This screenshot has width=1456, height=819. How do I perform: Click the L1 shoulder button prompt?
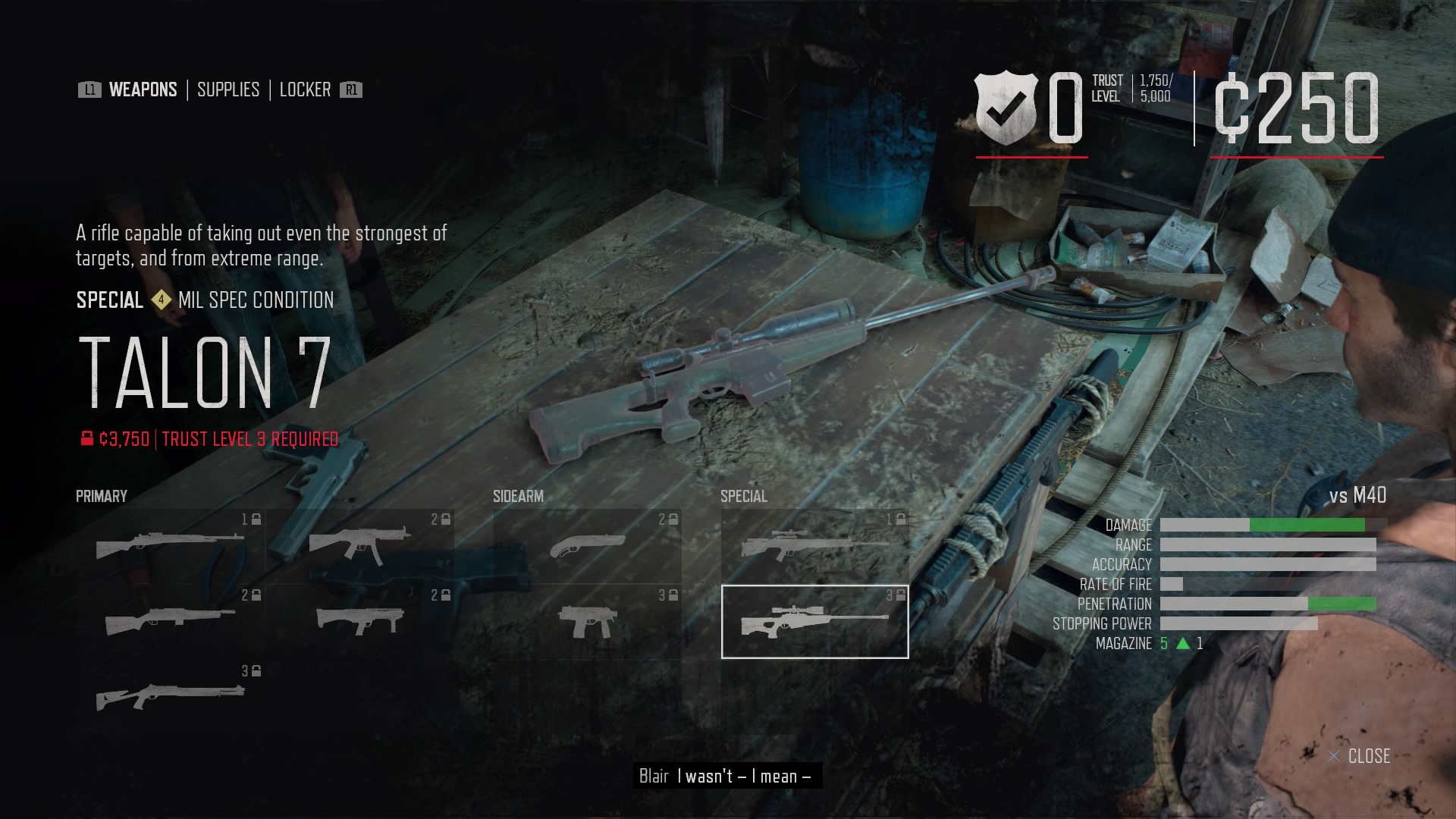(89, 89)
